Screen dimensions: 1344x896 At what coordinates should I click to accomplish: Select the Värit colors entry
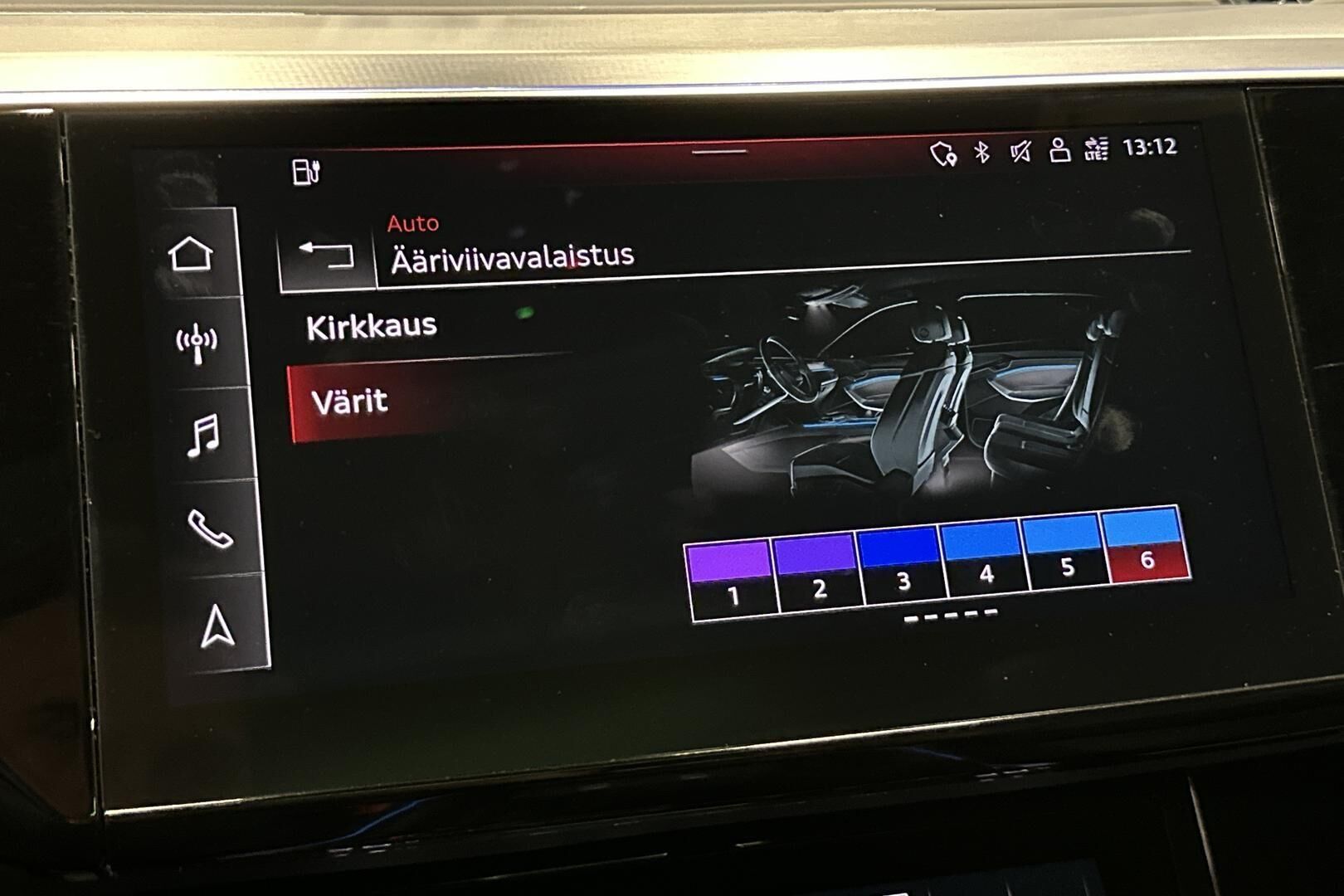click(350, 402)
